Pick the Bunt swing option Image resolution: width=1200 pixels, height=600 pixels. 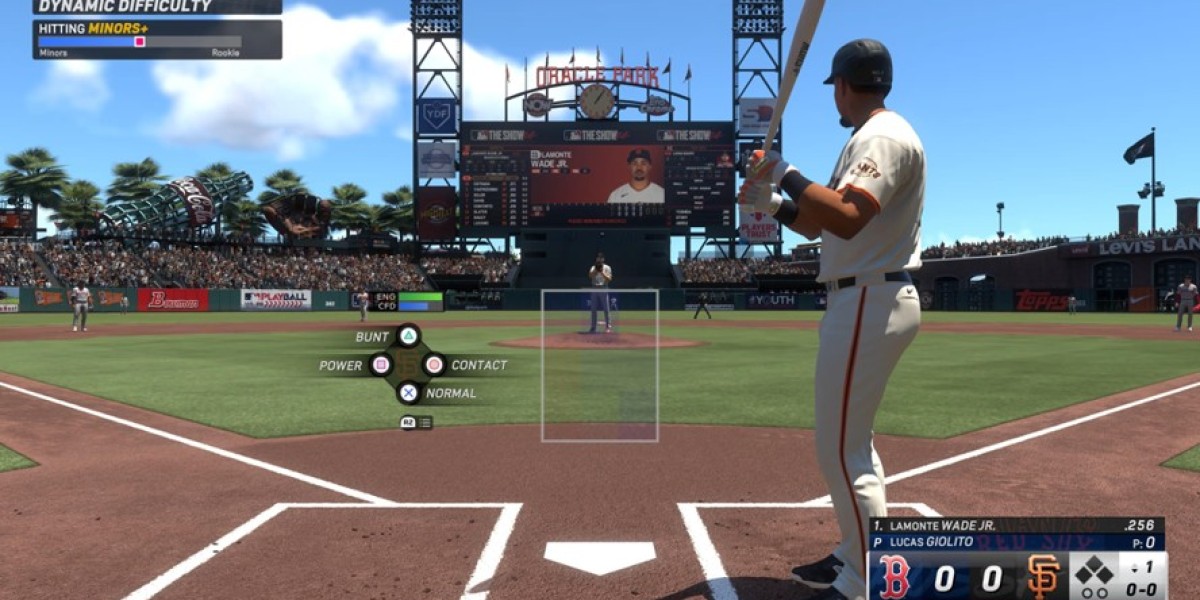pos(408,337)
